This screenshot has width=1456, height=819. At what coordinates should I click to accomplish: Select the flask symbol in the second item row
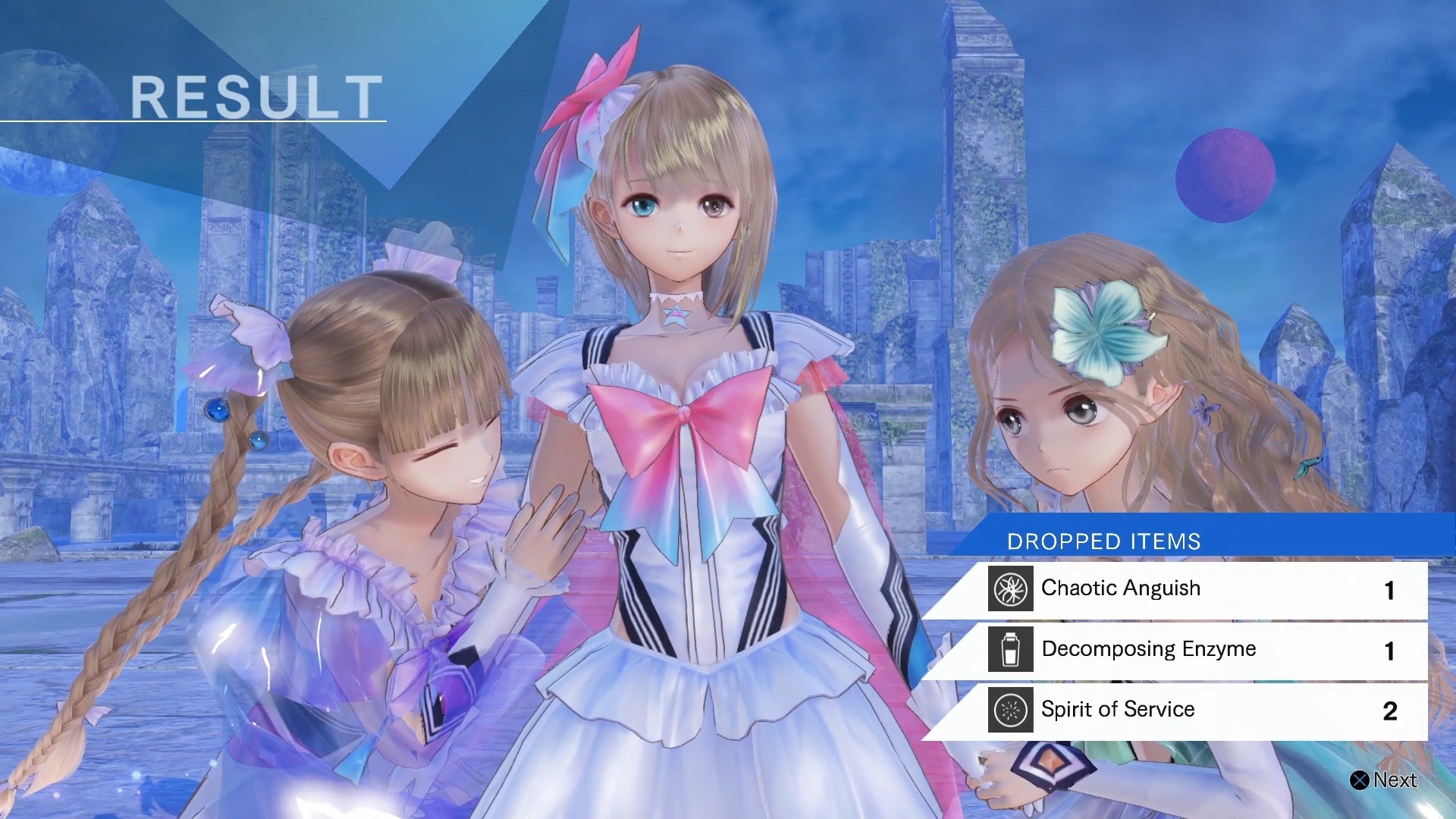point(1011,649)
